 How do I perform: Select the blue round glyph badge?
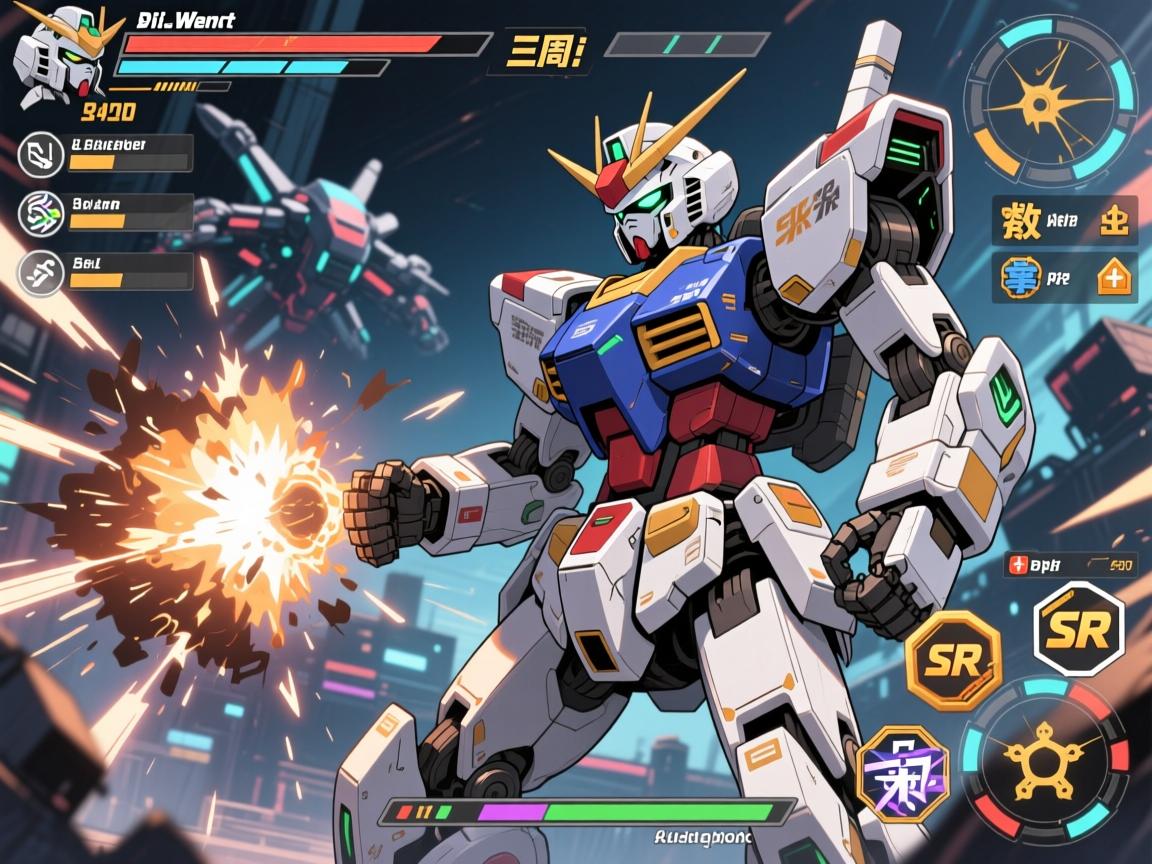(1021, 278)
